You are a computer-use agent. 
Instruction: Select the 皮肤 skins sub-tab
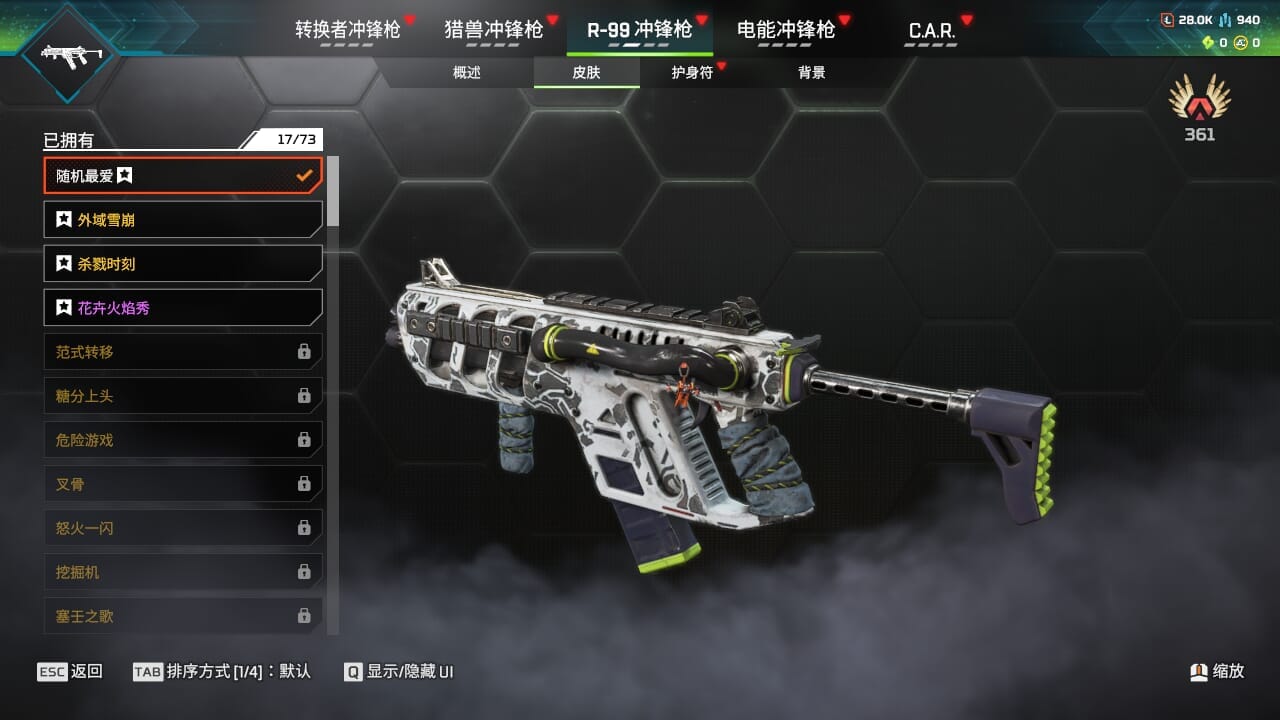(586, 72)
